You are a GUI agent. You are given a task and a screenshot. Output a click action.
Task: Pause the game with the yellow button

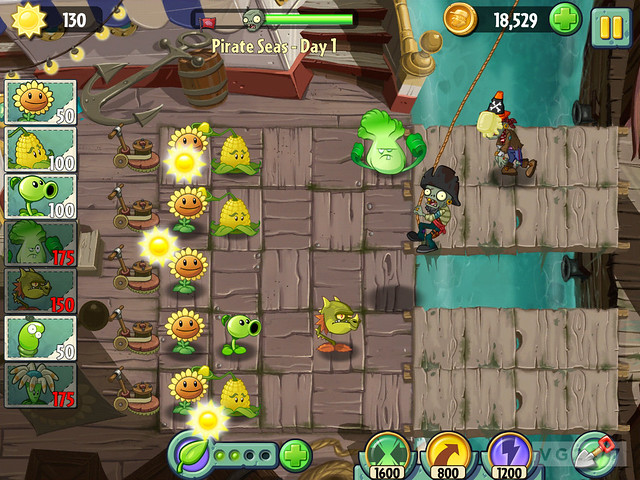(609, 21)
